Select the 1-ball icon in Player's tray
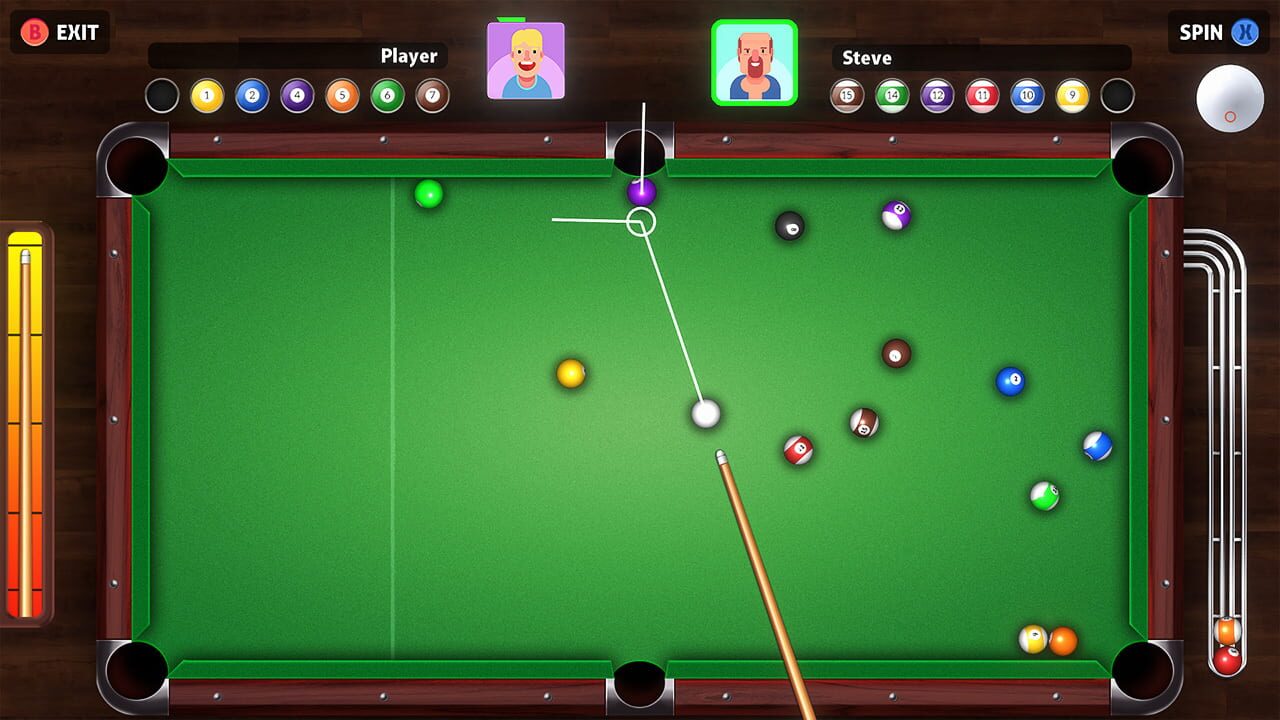The height and width of the screenshot is (720, 1280). coord(205,96)
